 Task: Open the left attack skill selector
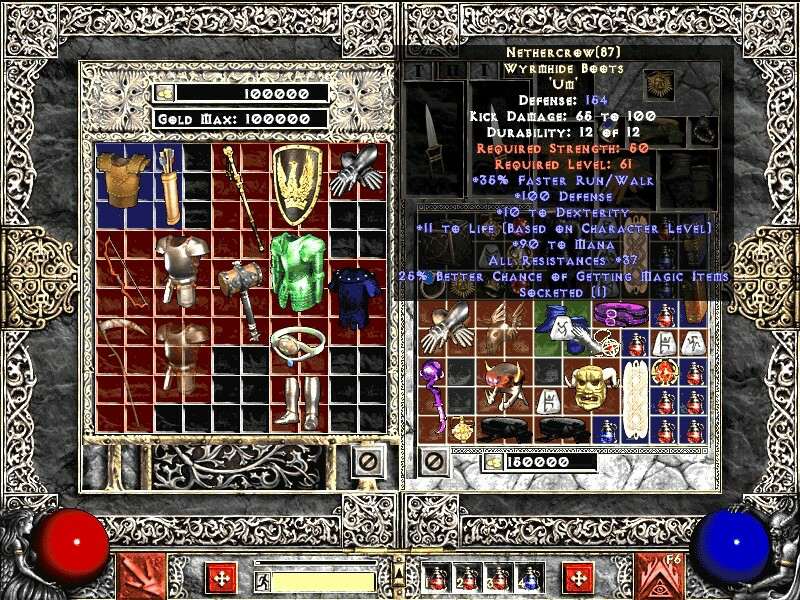(x=141, y=577)
